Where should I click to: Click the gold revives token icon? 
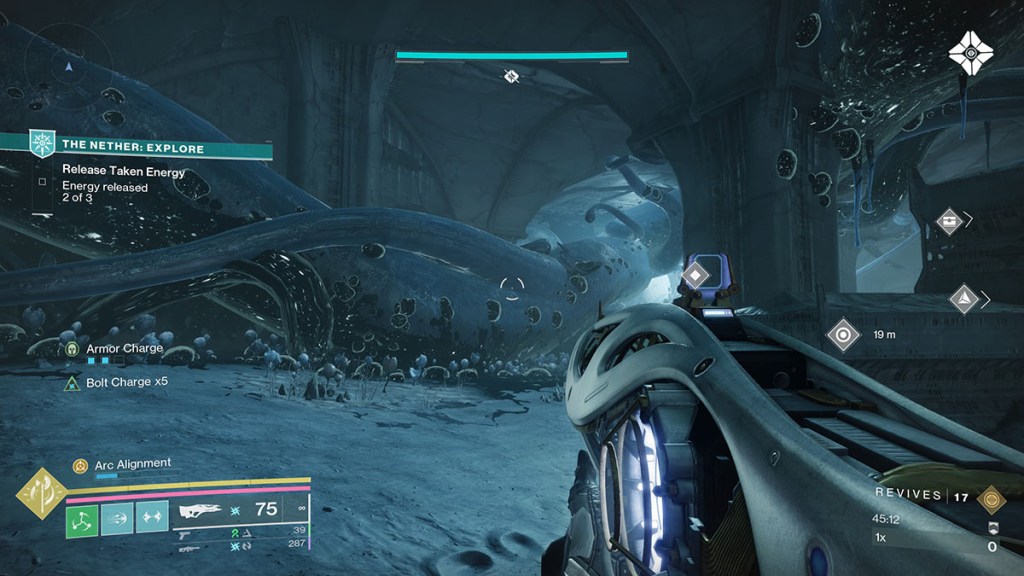pyautogui.click(x=992, y=497)
